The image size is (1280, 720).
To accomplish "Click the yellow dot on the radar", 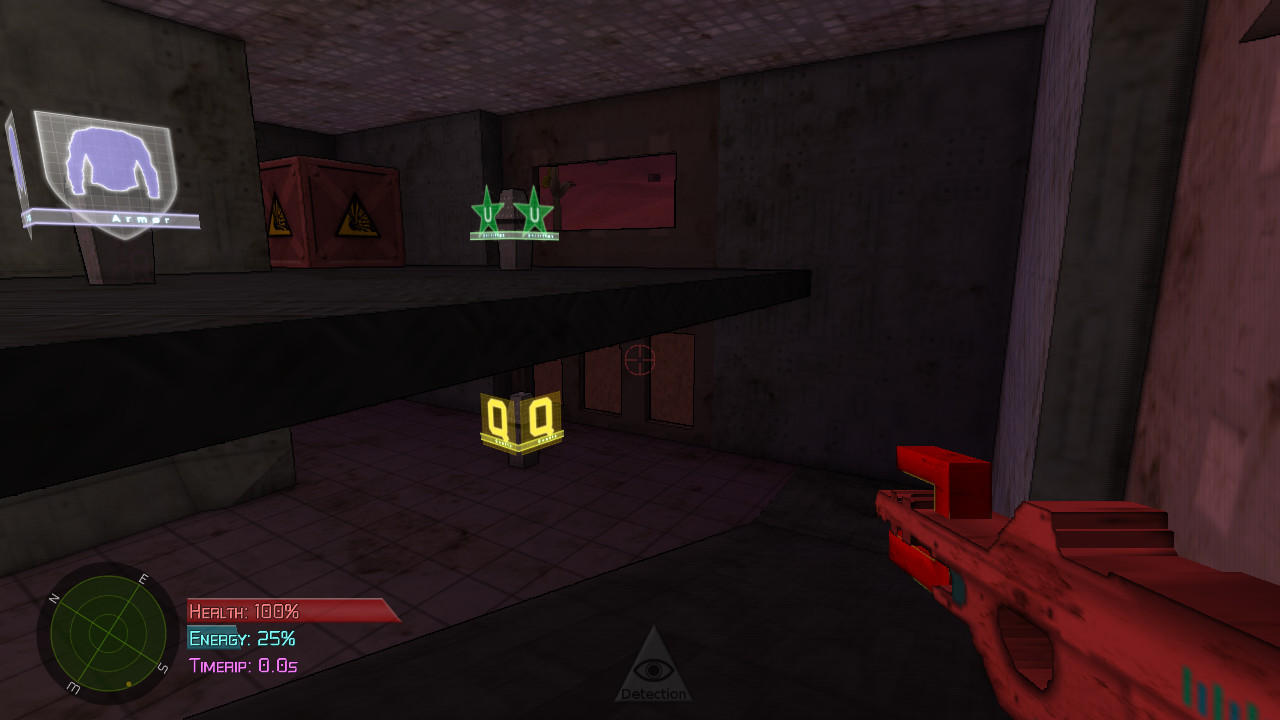I will [128, 684].
